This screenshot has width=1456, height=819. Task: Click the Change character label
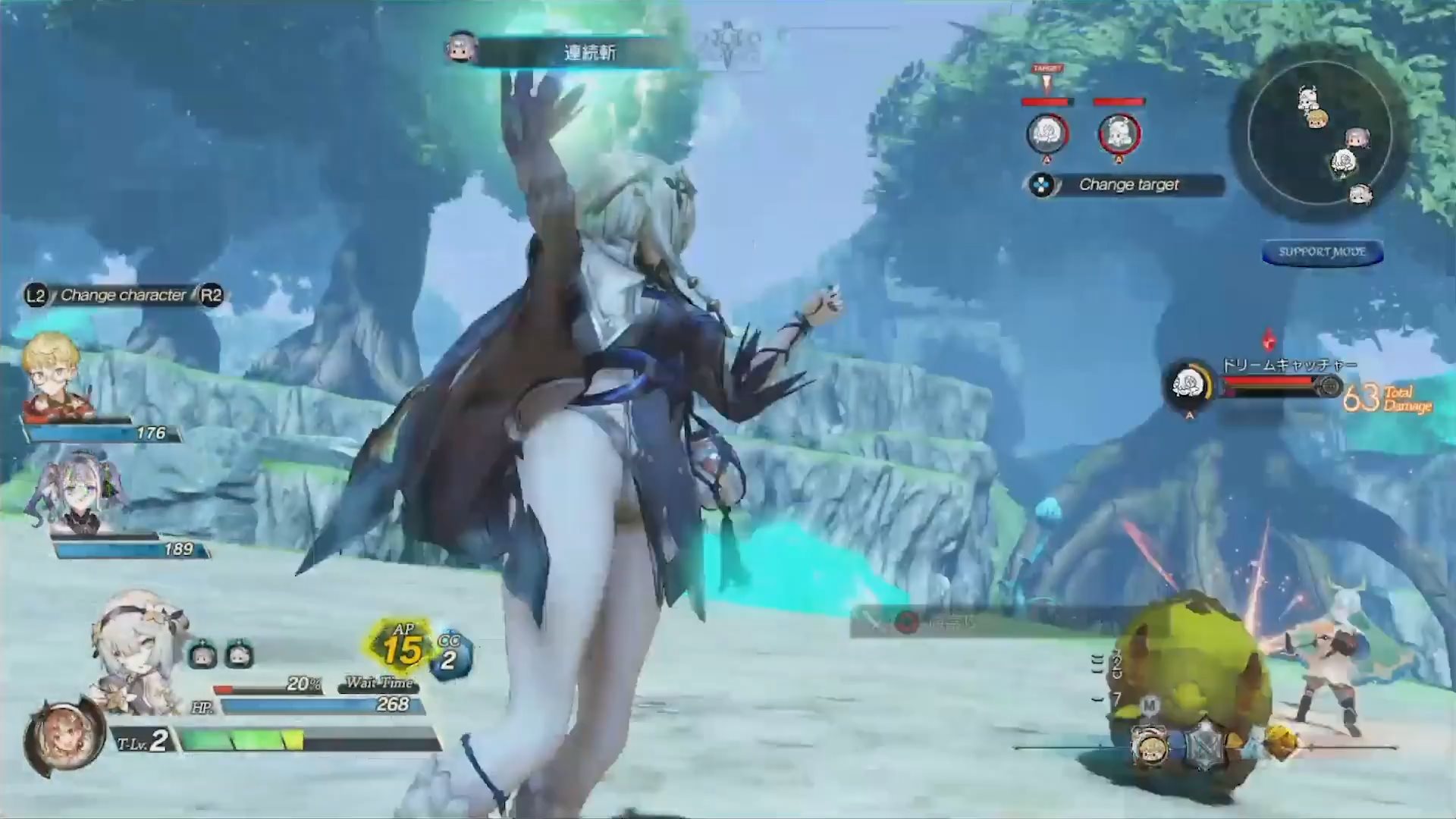124,295
